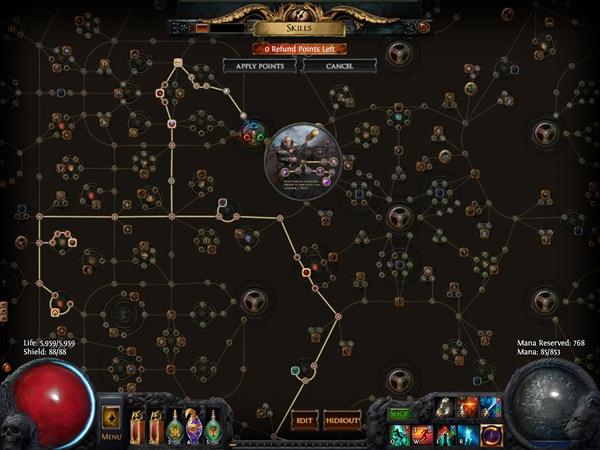The image size is (600, 450).
Task: Click the Edit button
Action: pos(304,421)
